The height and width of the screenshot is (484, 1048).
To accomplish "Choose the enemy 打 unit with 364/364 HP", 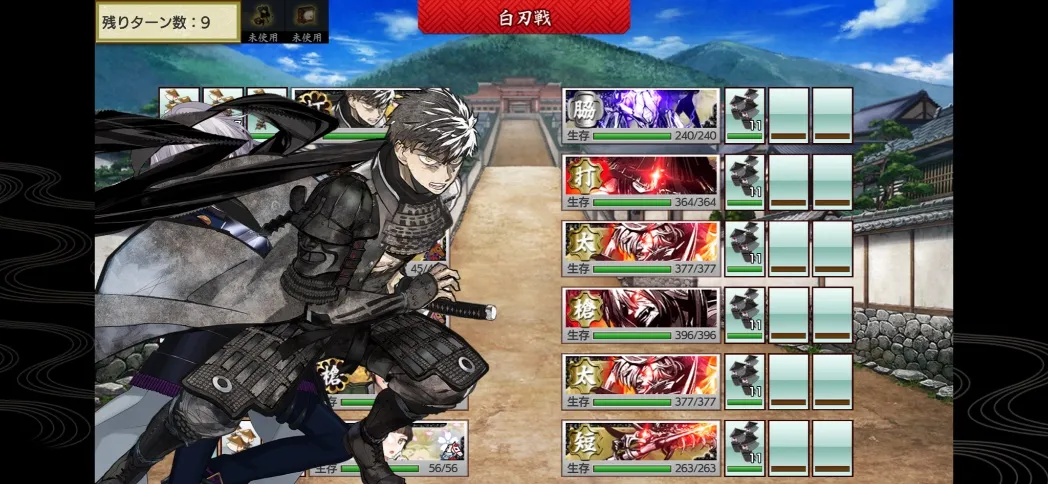I will click(x=641, y=182).
